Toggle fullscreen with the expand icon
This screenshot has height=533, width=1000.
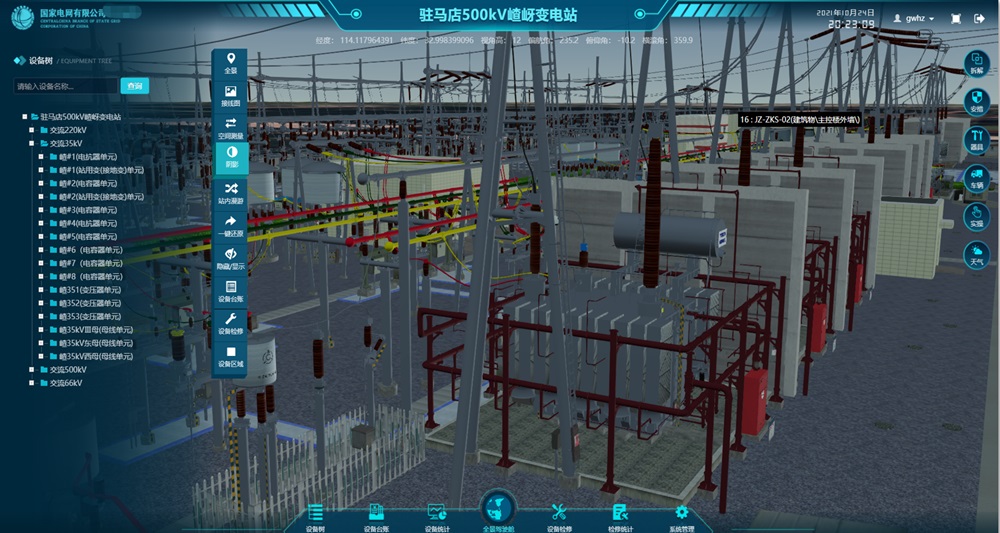click(954, 19)
